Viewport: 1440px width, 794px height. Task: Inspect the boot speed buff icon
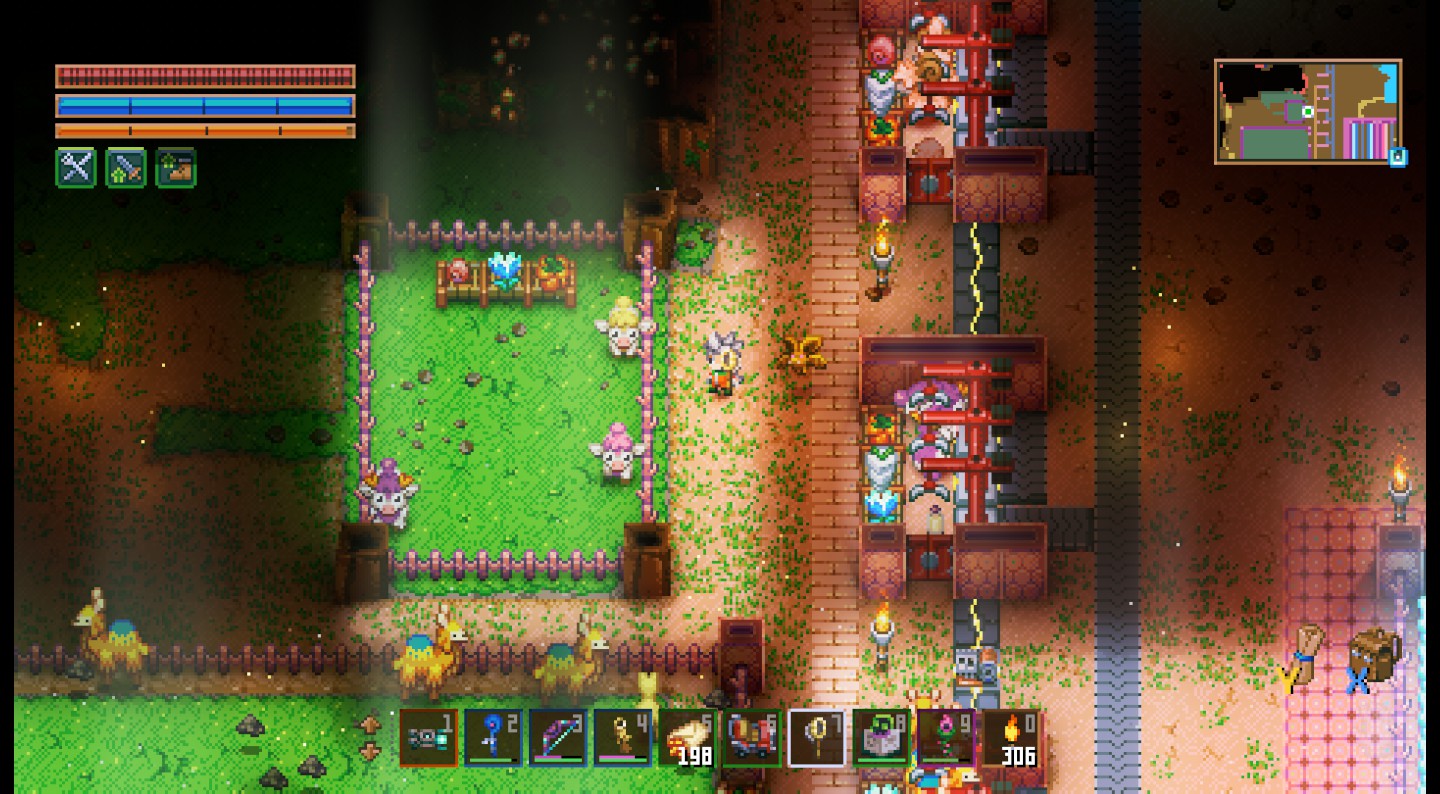tap(176, 168)
